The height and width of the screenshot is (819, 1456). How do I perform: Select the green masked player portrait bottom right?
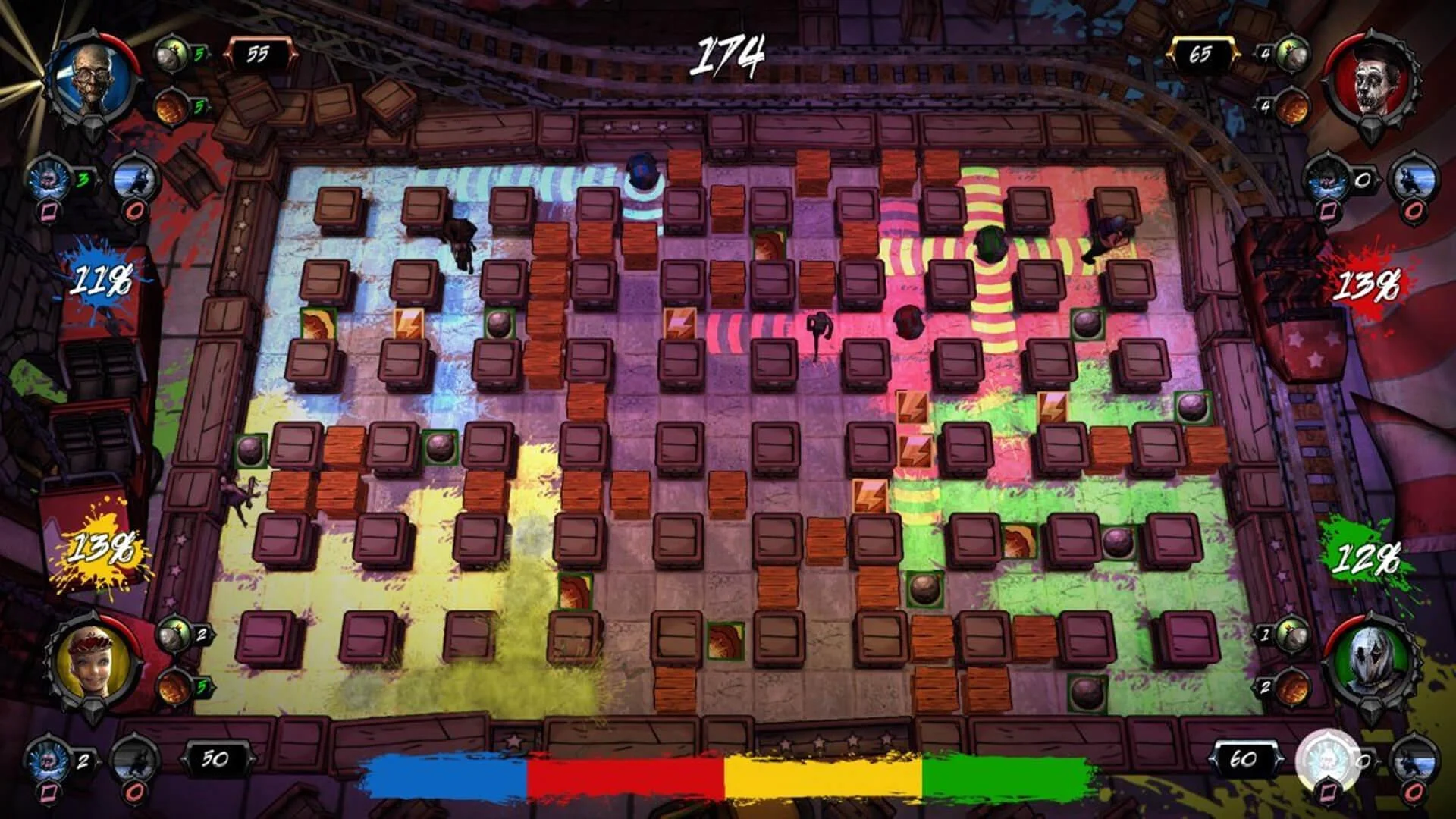click(x=1369, y=660)
